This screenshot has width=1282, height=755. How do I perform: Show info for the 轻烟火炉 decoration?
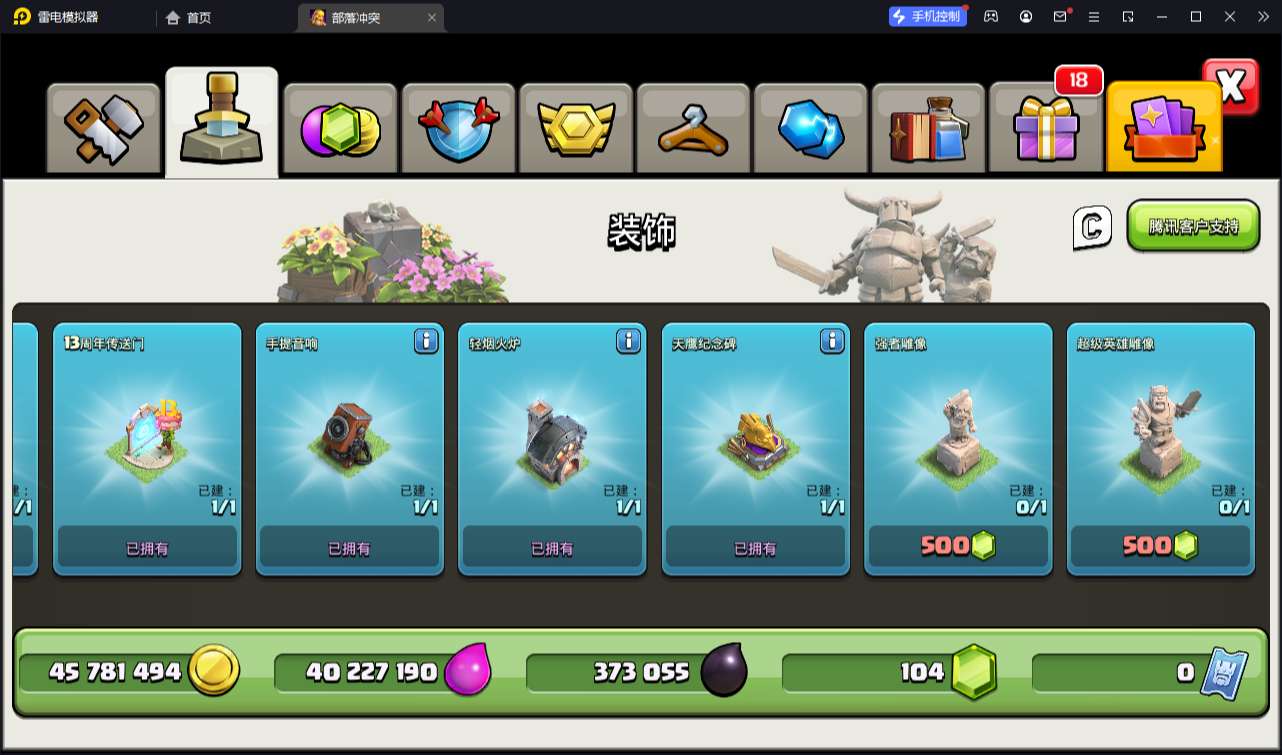(628, 342)
